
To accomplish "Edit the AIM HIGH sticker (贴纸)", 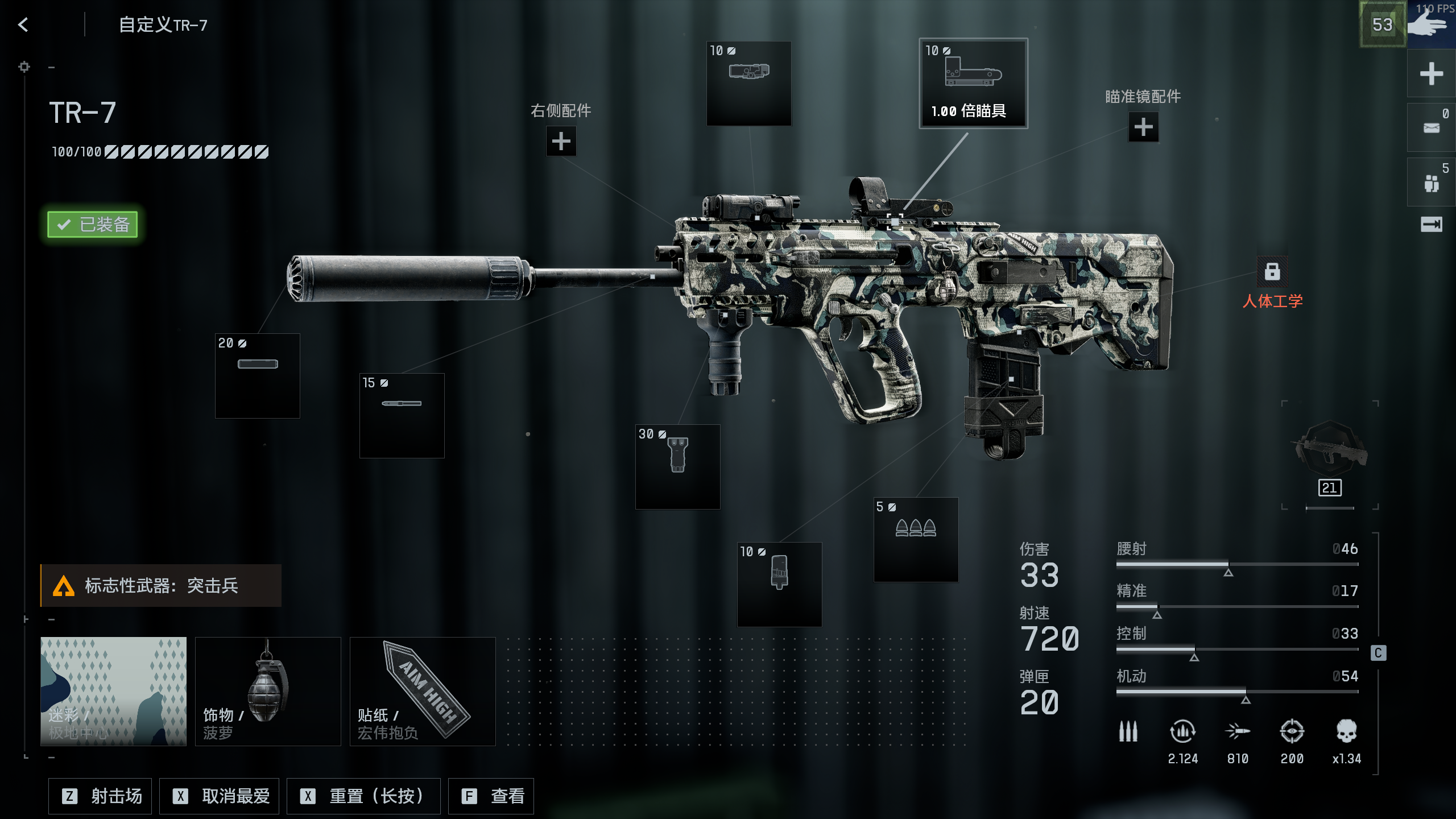I will pos(423,691).
